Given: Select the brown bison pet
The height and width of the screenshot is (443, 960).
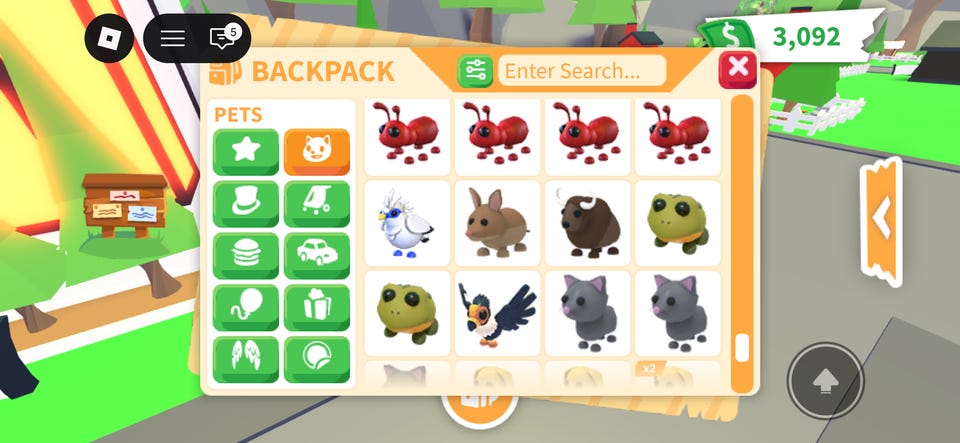Looking at the screenshot, I should pyautogui.click(x=587, y=223).
